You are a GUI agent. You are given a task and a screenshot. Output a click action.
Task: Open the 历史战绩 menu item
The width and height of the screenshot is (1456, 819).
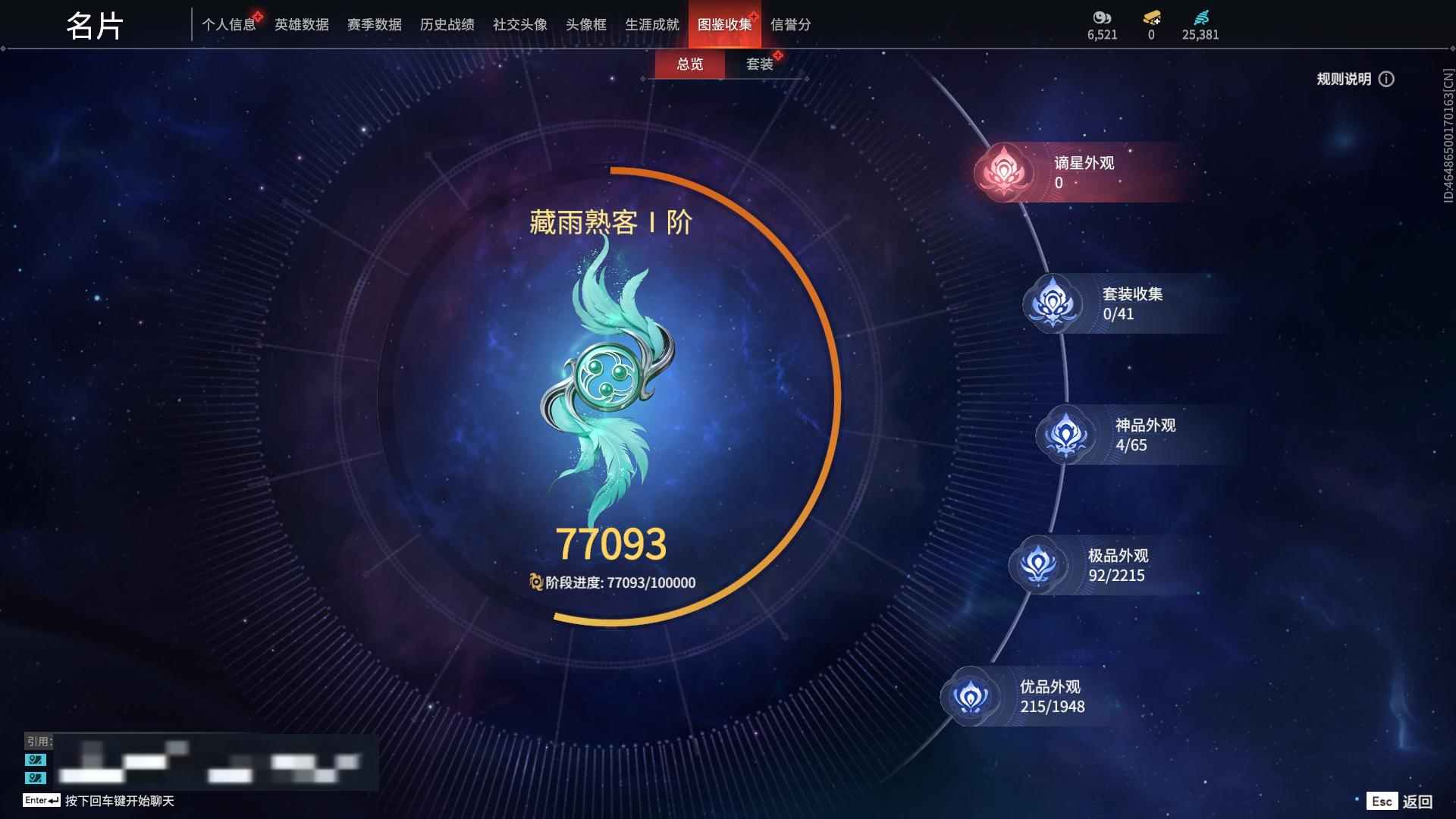click(x=447, y=24)
